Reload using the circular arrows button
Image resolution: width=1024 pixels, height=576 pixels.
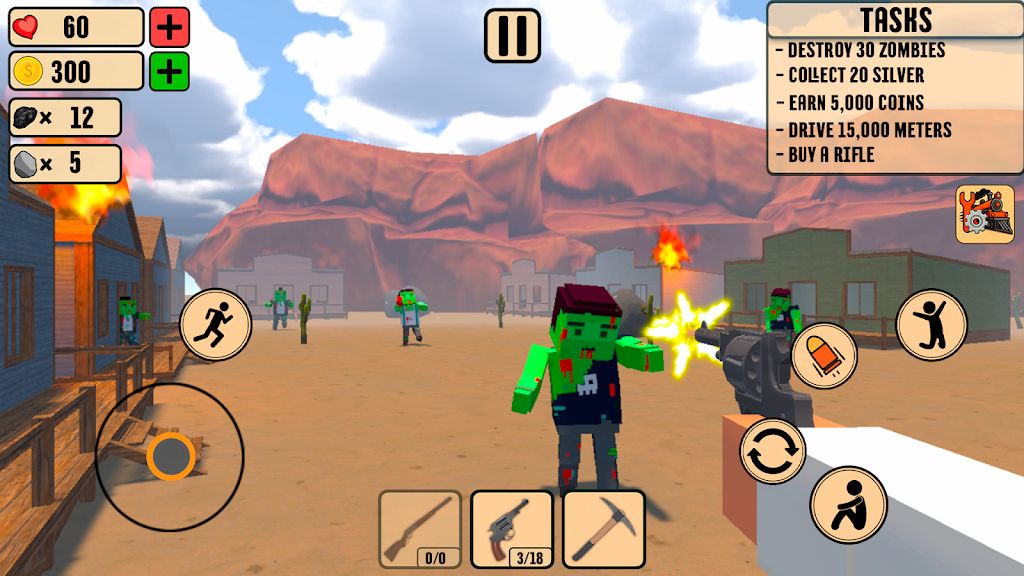tap(773, 451)
